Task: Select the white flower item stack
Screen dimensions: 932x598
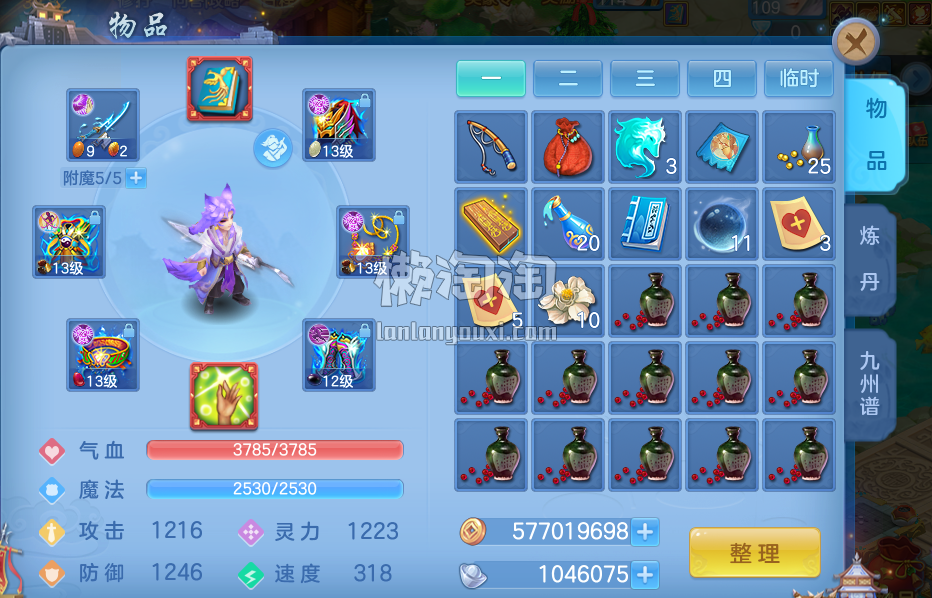Action: (x=568, y=300)
